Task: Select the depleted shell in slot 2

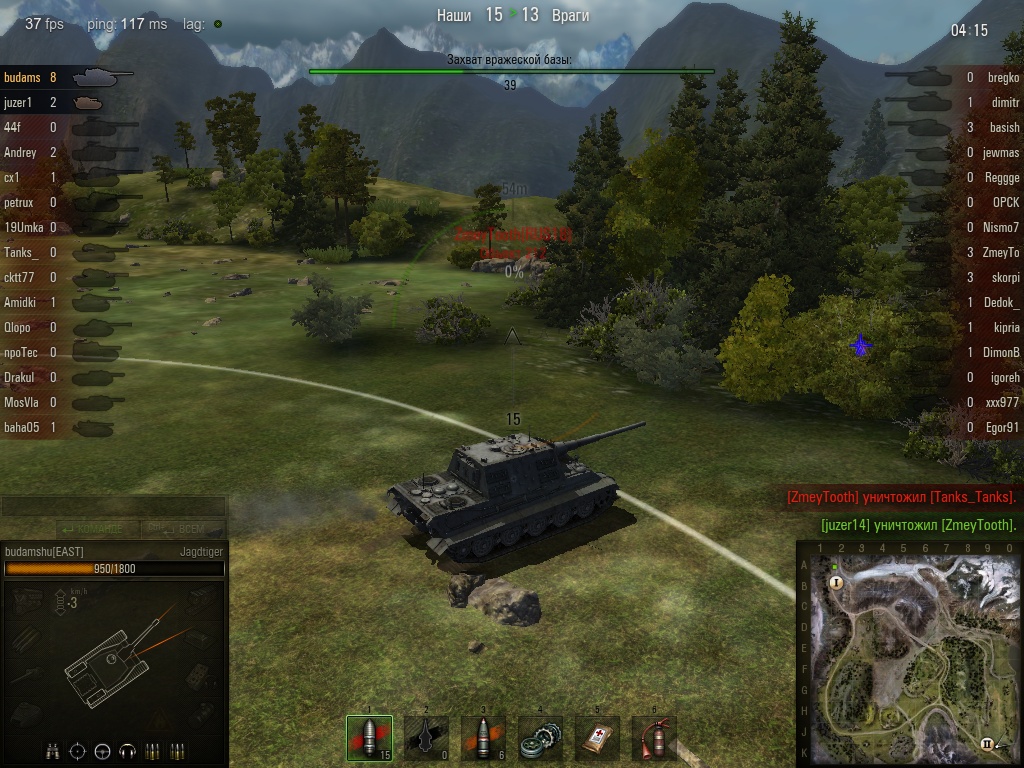Action: [426, 739]
